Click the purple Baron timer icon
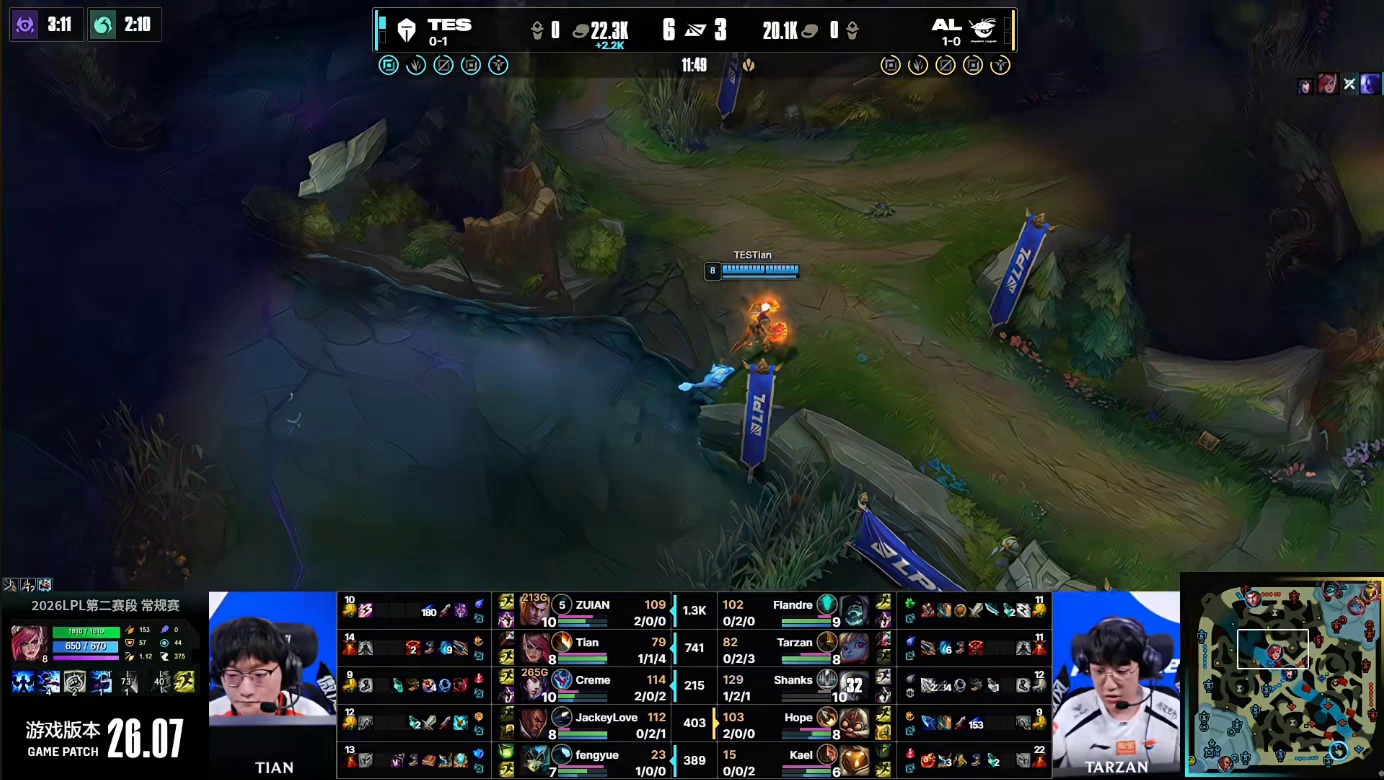 (24, 24)
